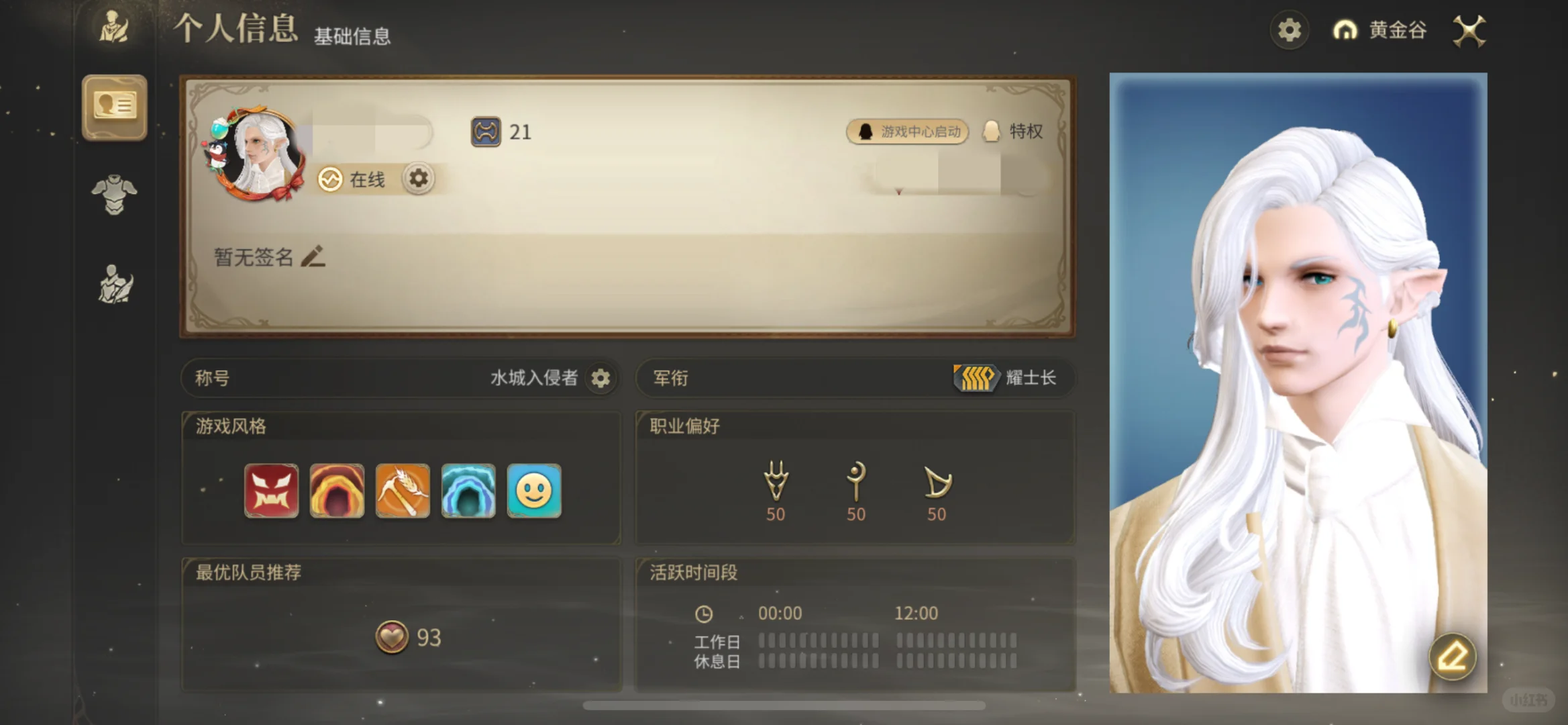Select the armor equipment icon in left sidebar
The image size is (1568, 725).
pos(114,195)
